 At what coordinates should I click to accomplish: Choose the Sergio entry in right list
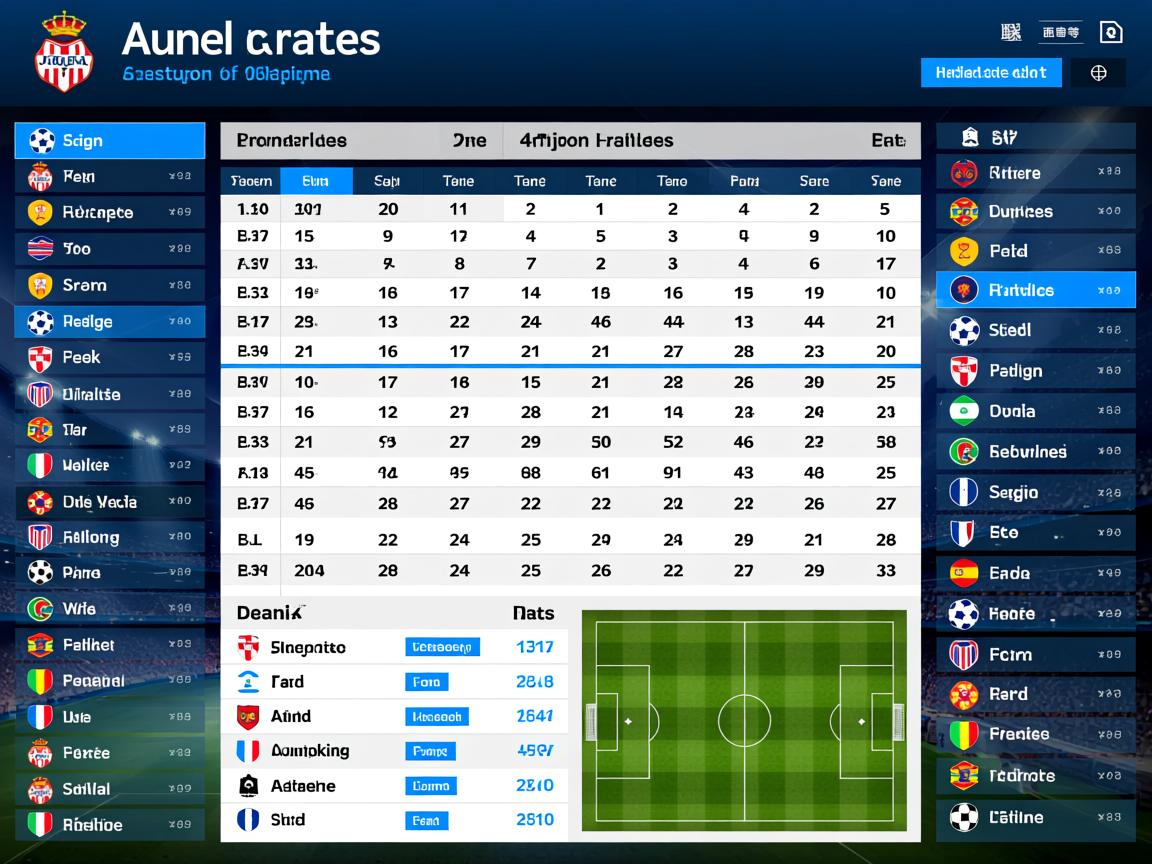click(1035, 492)
